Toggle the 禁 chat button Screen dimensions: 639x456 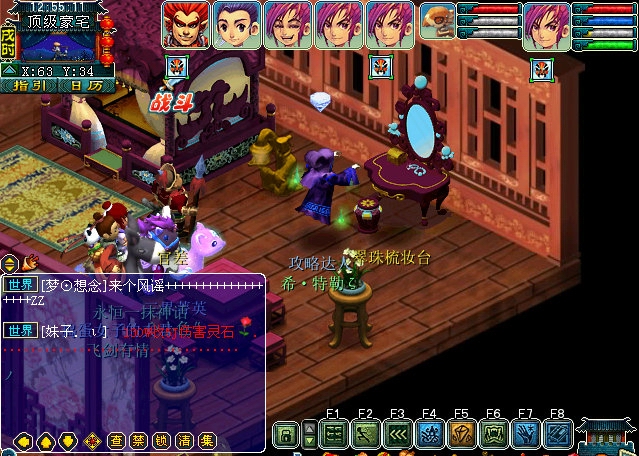click(x=139, y=440)
